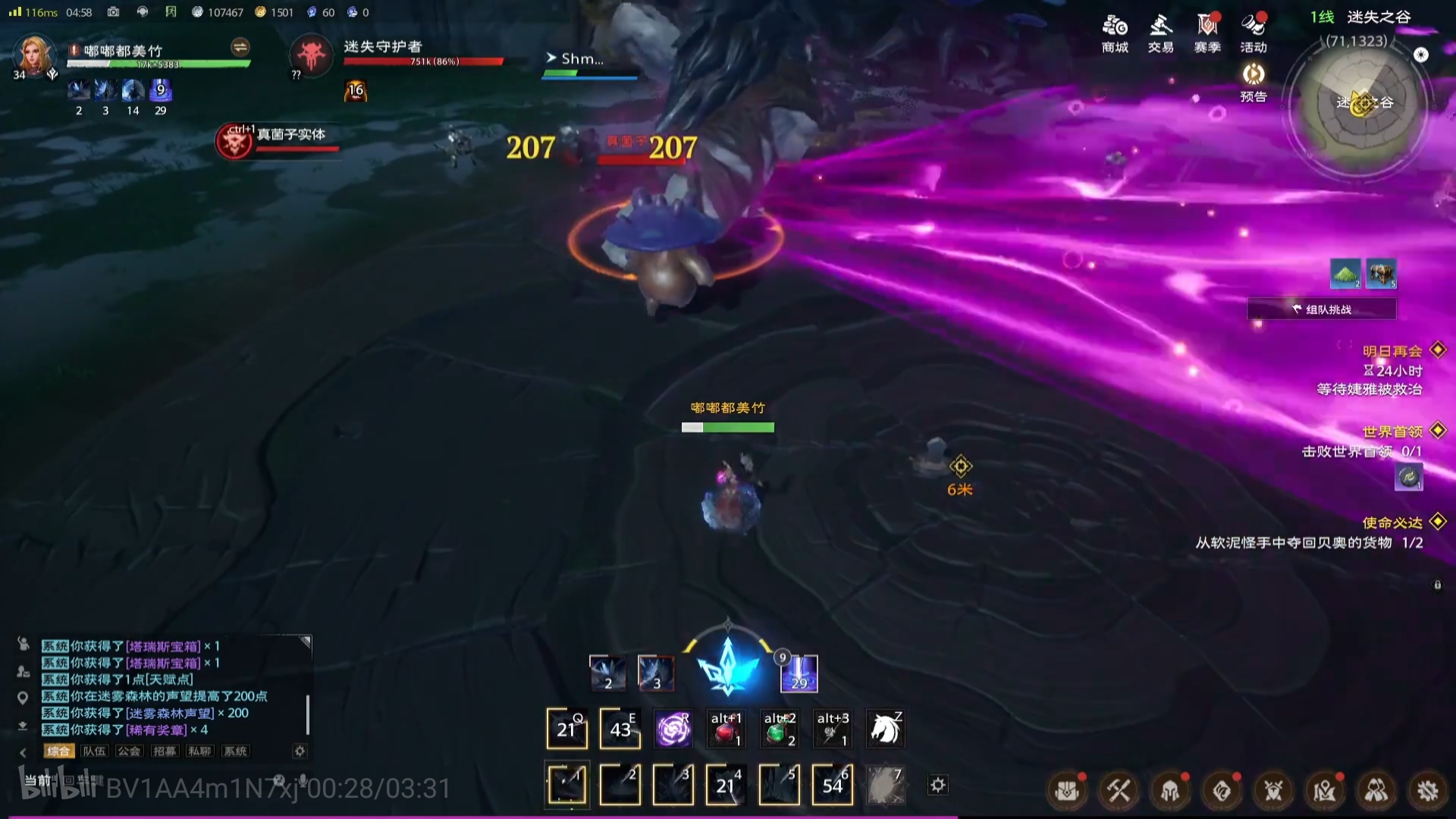Summon the white horse mount
This screenshot has height=819, width=1456.
click(885, 730)
